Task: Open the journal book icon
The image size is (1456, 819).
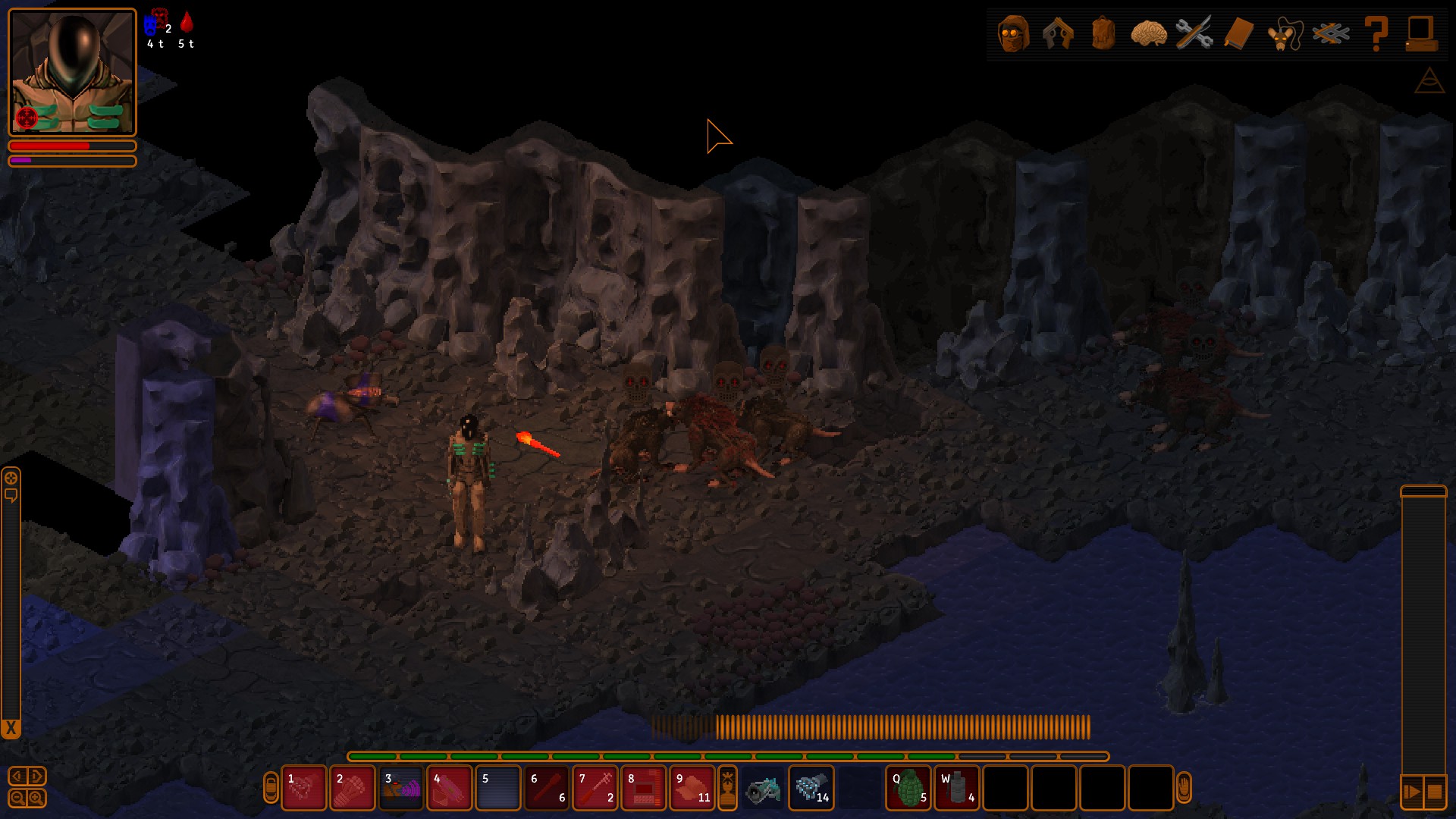Action: [1239, 33]
